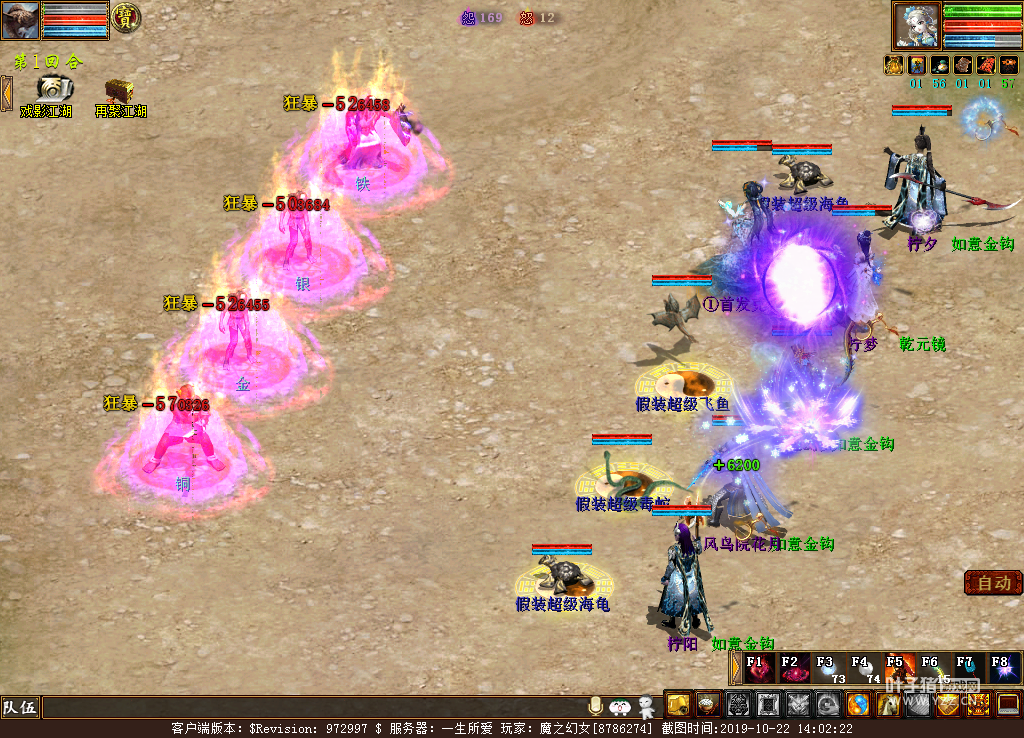Click the 自动 auto-battle button
Image resolution: width=1024 pixels, height=738 pixels.
point(993,583)
